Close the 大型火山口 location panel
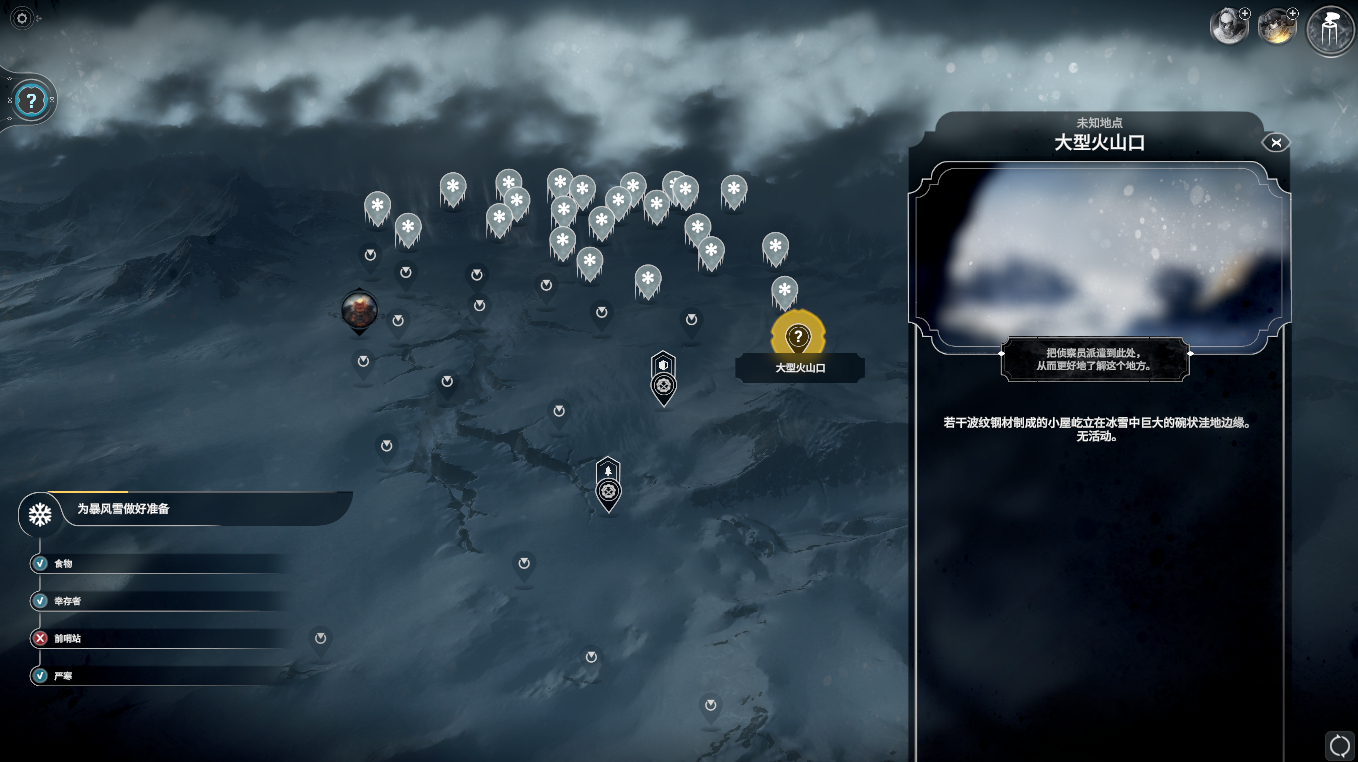1358x762 pixels. 1276,142
